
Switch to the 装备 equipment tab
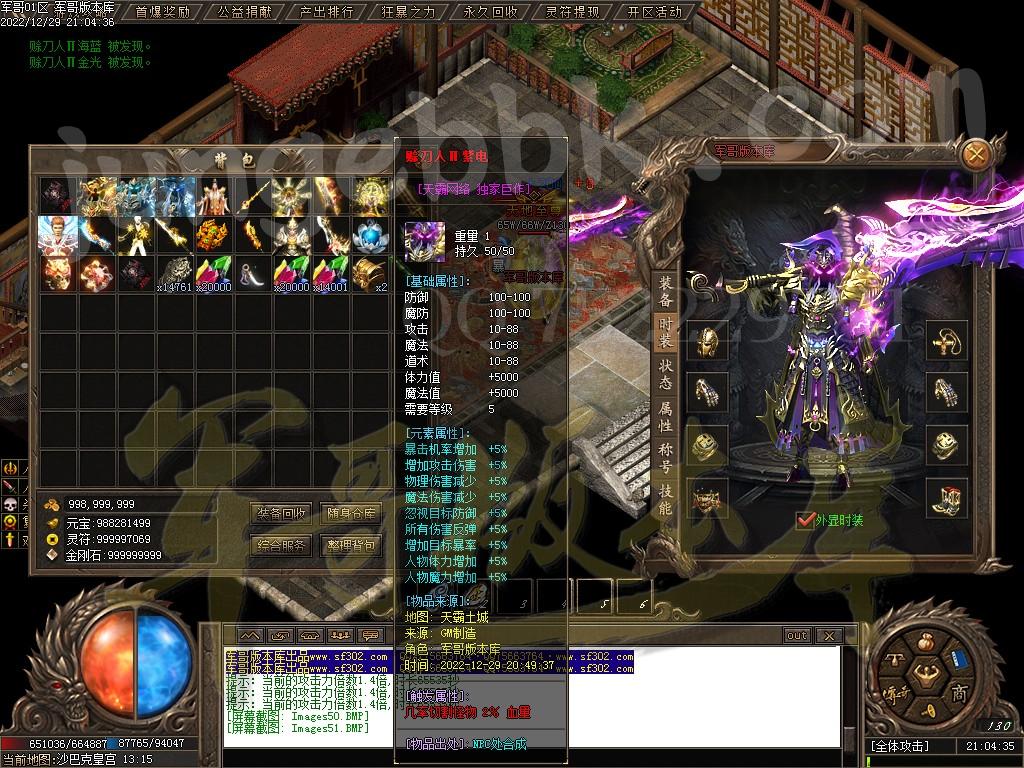[665, 290]
